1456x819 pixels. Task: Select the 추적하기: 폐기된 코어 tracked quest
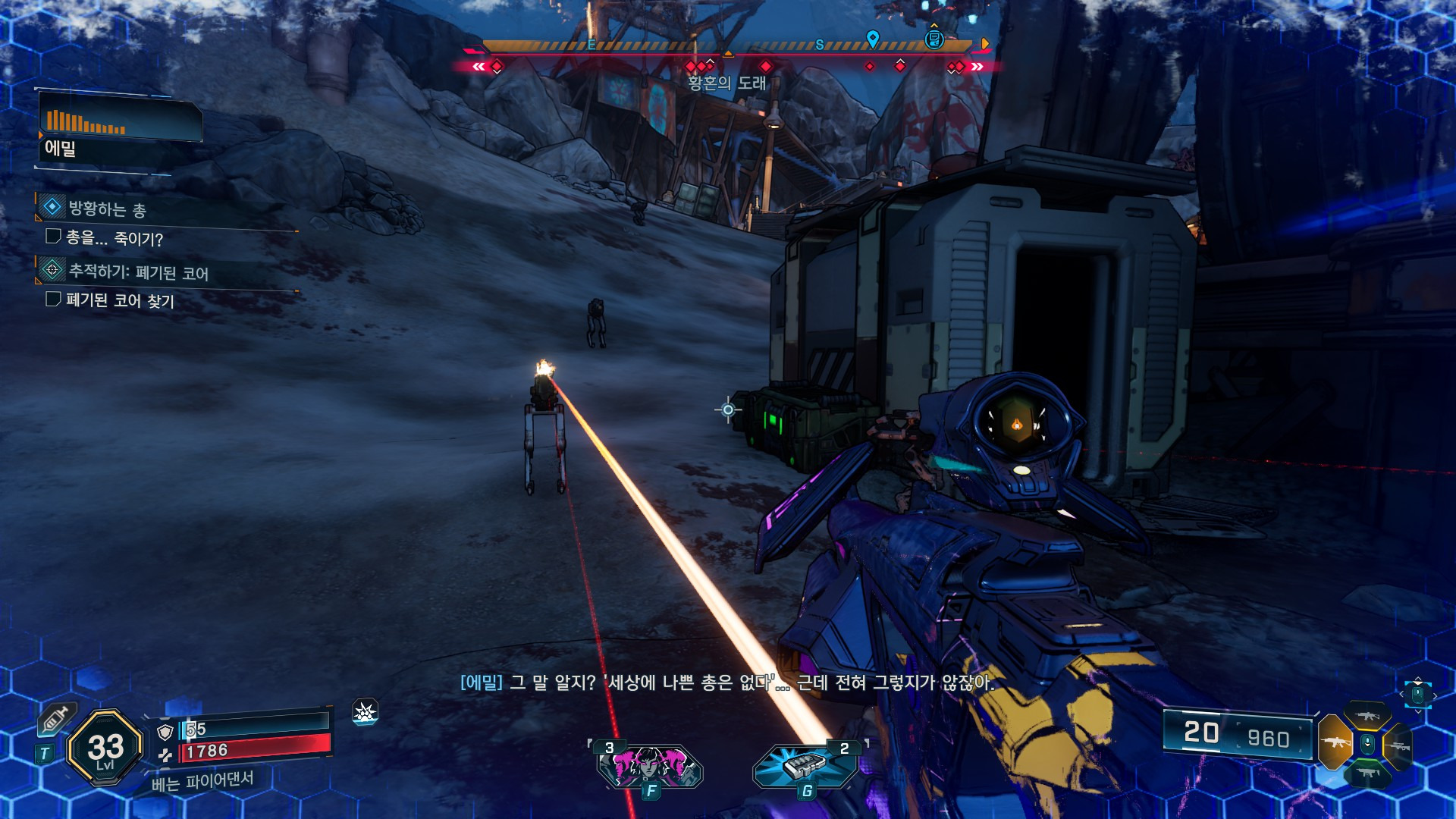(138, 271)
